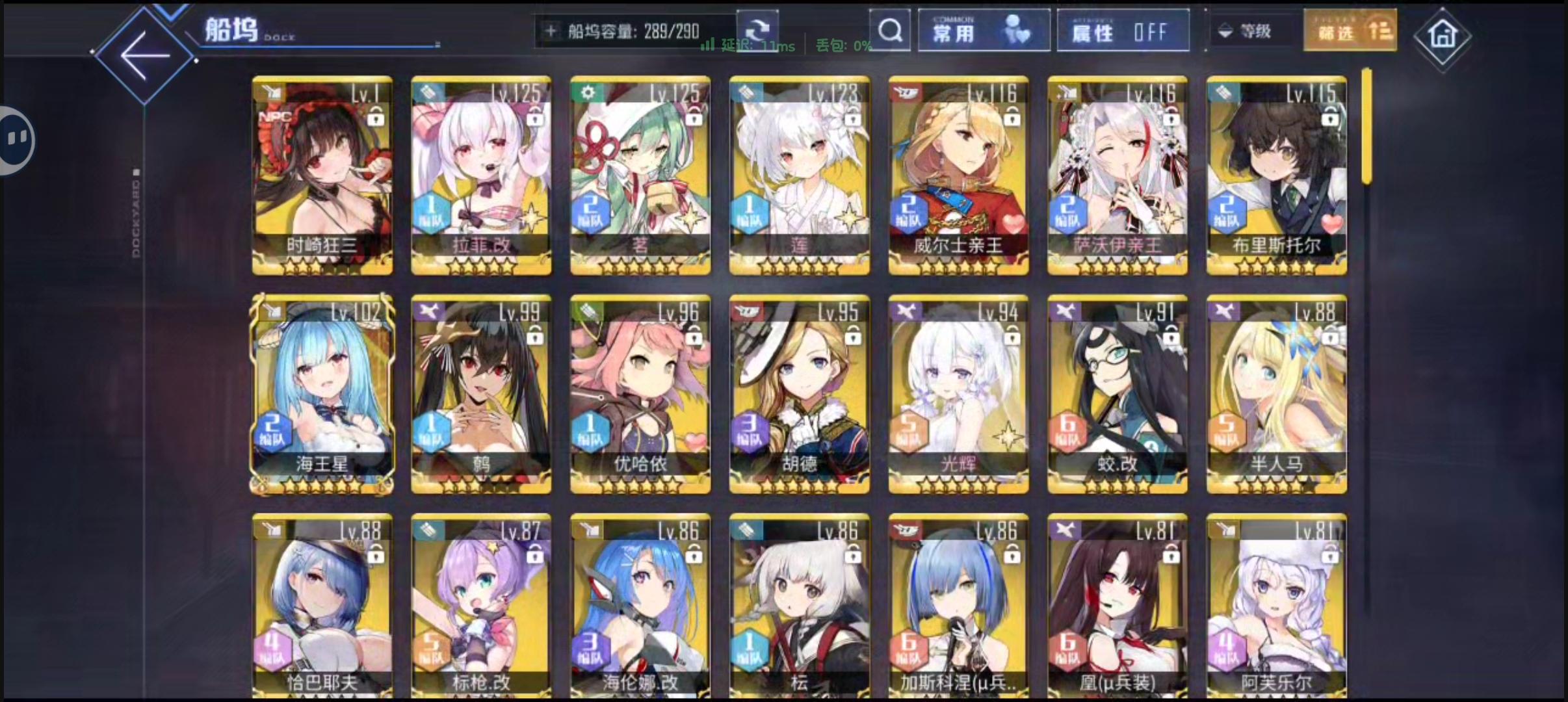Viewport: 1568px width, 702px height.
Task: Toggle the 属性 OFF attribute switch
Action: coord(1123,30)
